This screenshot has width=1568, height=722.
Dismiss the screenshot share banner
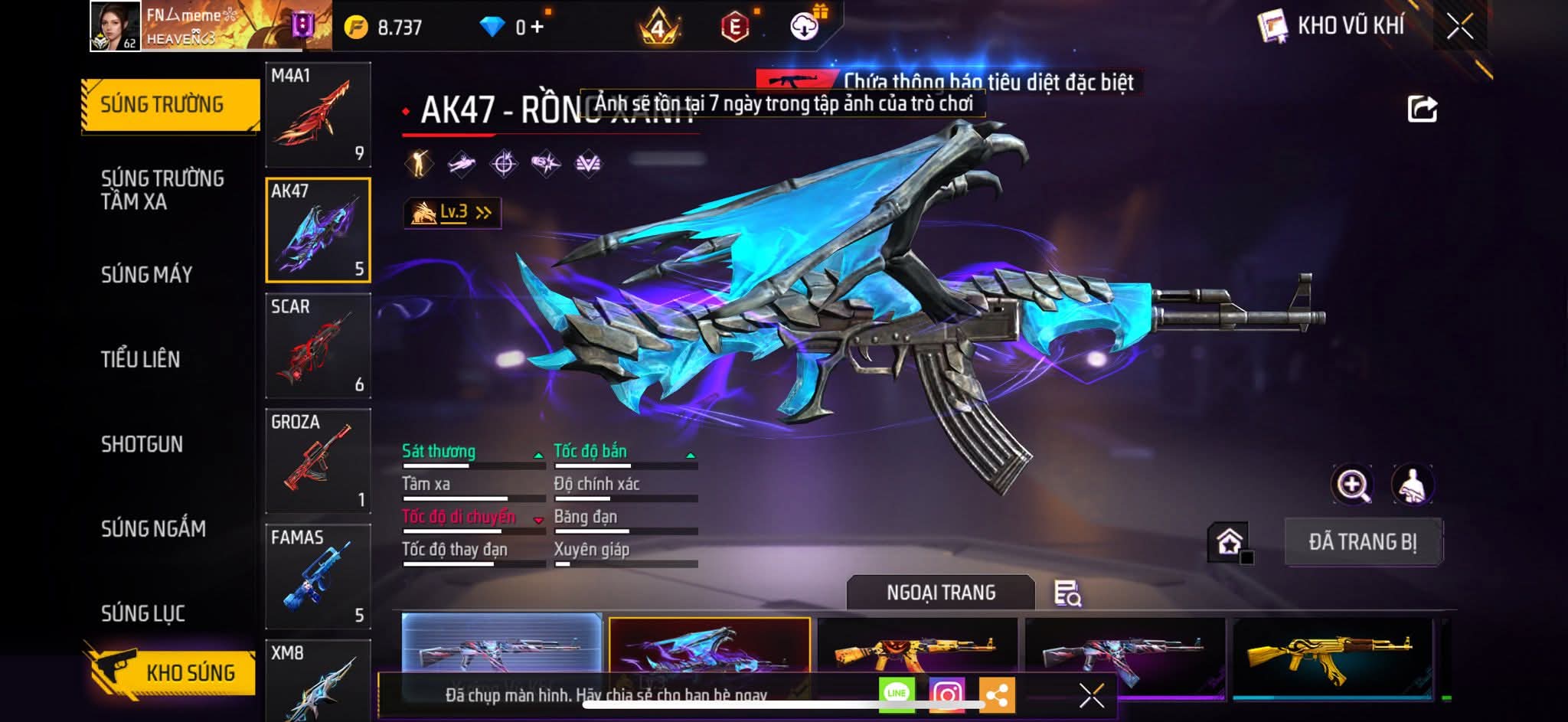pyautogui.click(x=1091, y=695)
